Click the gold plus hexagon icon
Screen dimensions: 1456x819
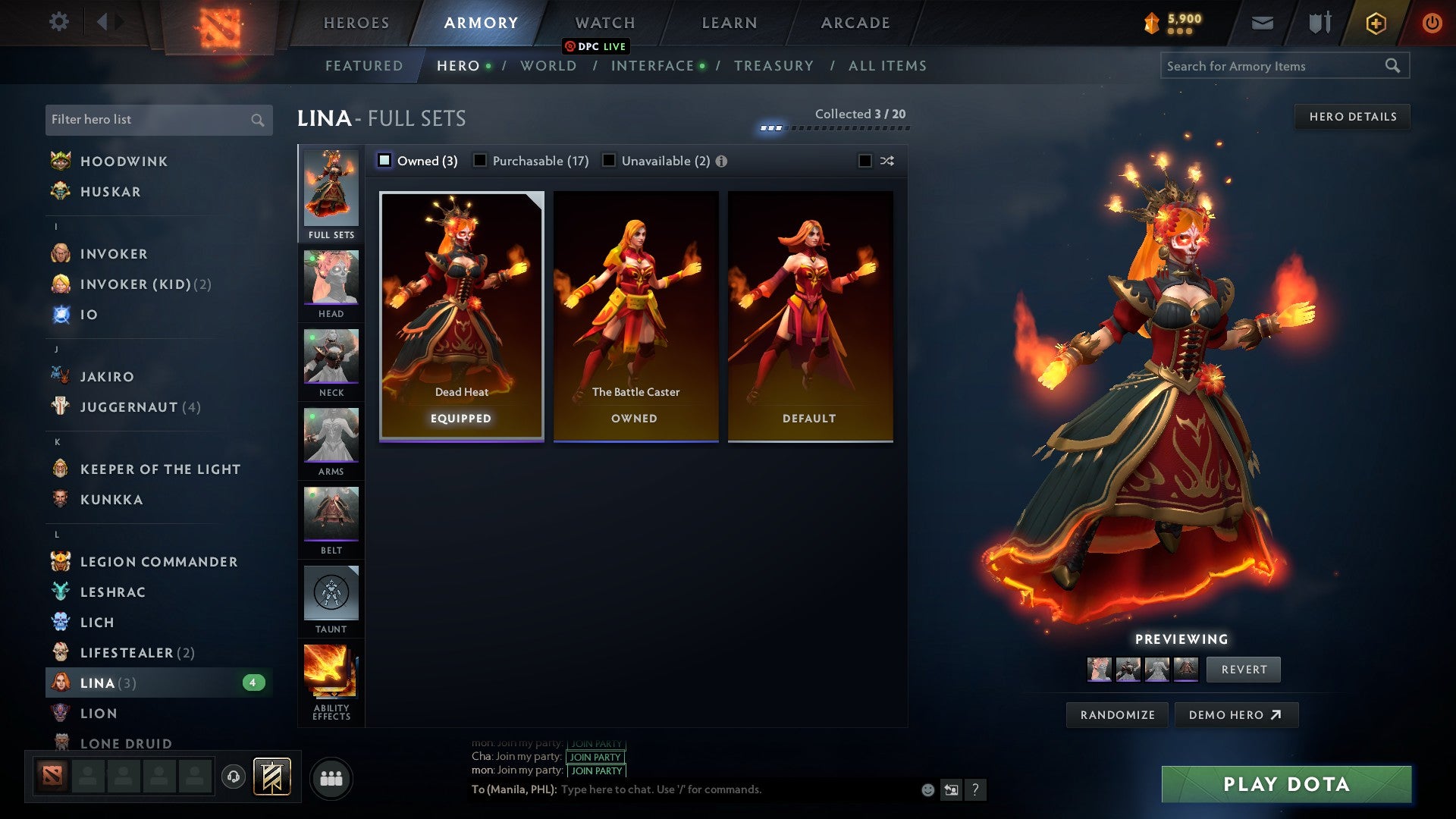pyautogui.click(x=1375, y=23)
